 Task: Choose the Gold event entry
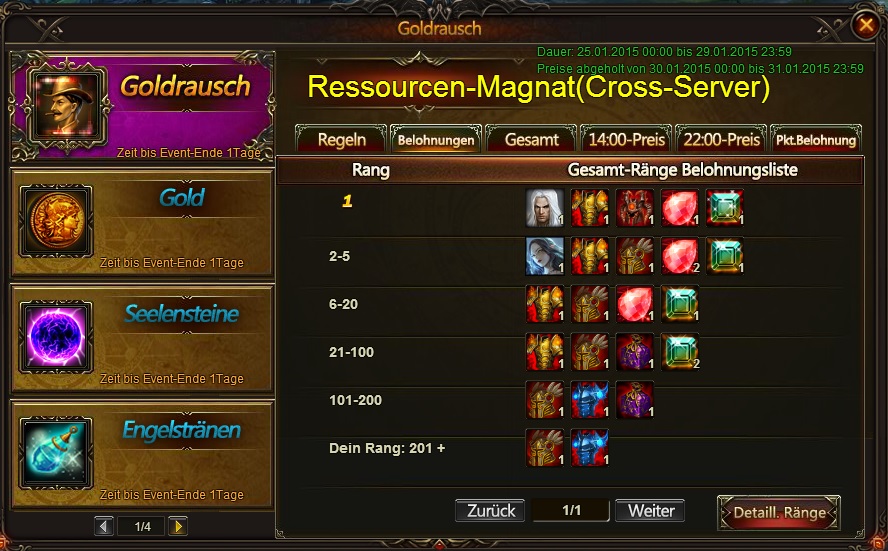142,222
